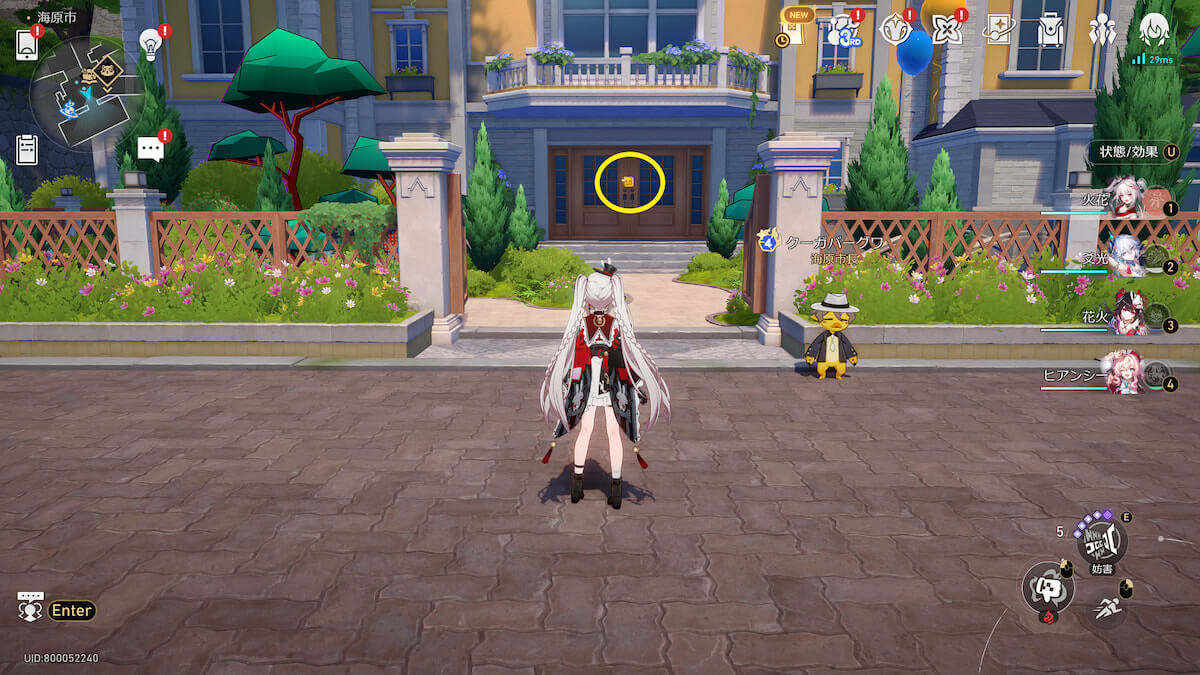Open the backpack inventory icon
This screenshot has width=1200, height=675.
[1051, 31]
